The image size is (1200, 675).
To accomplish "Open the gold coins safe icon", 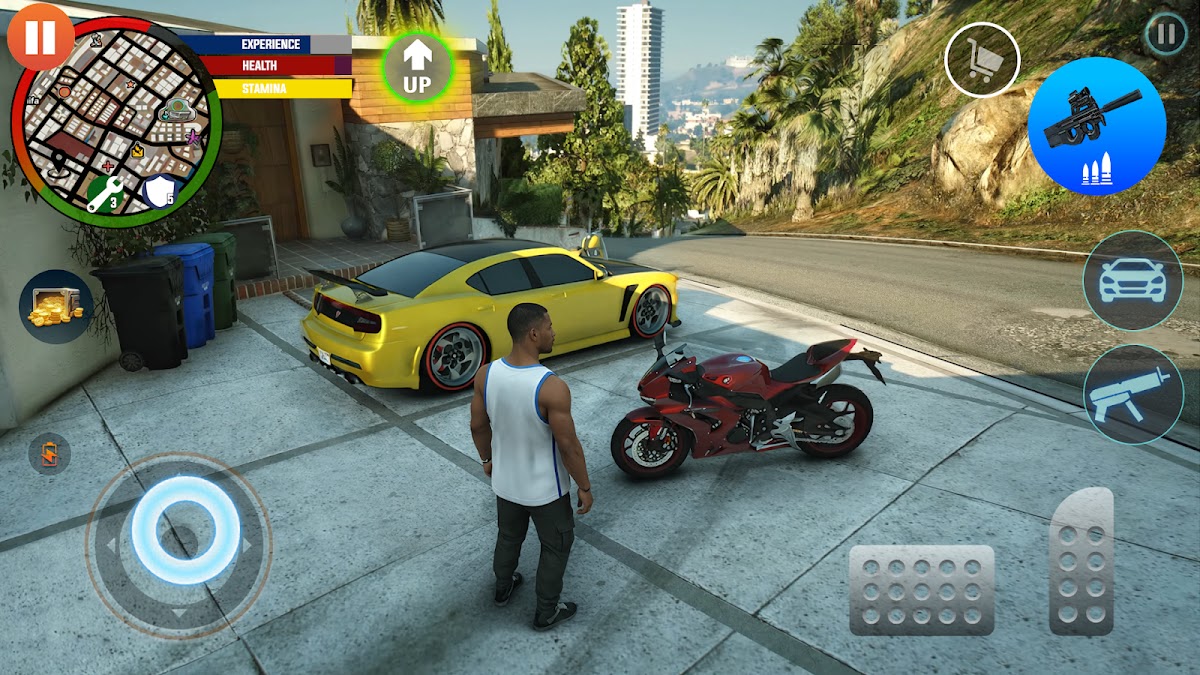I will pos(56,306).
